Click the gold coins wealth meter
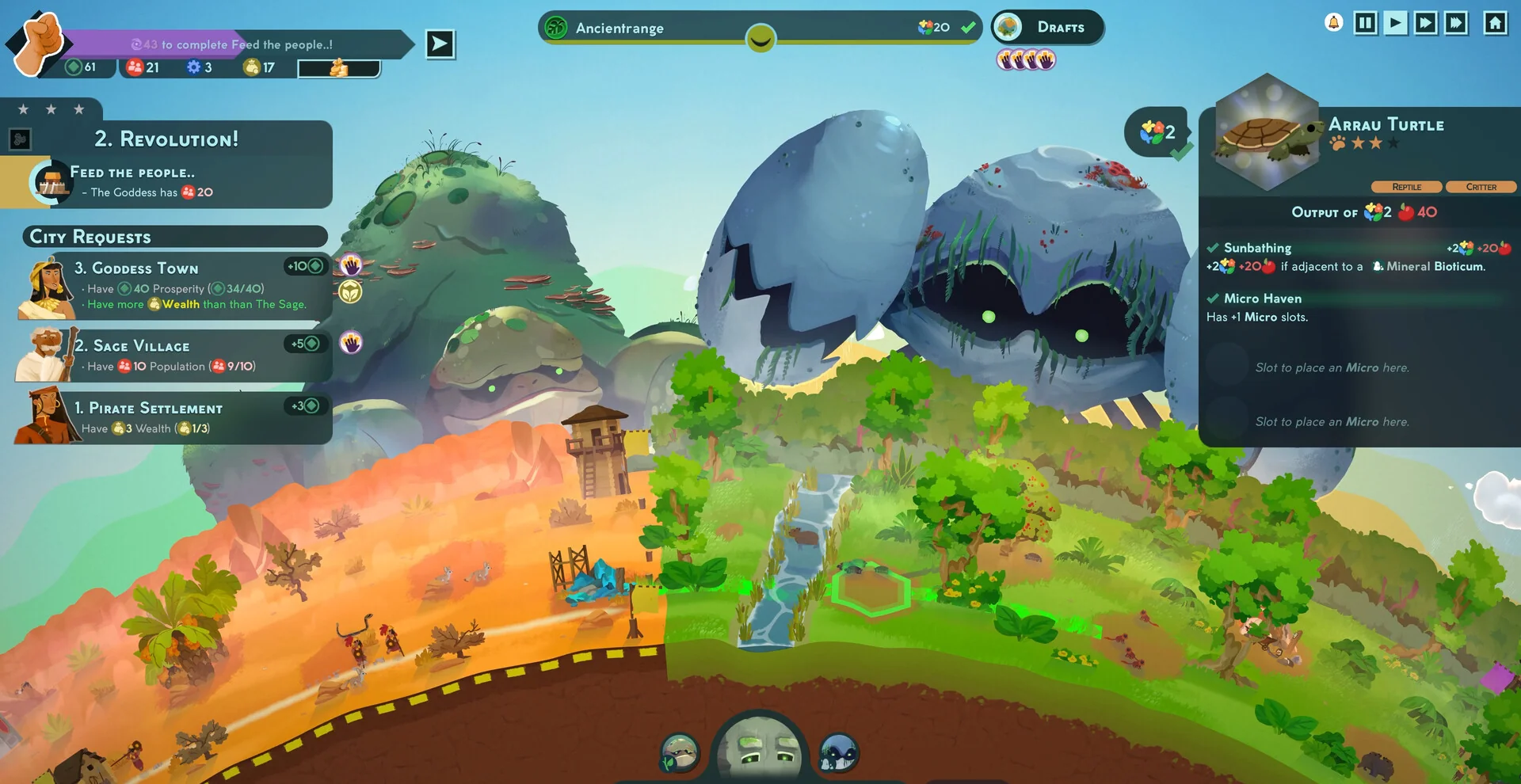 coord(339,69)
